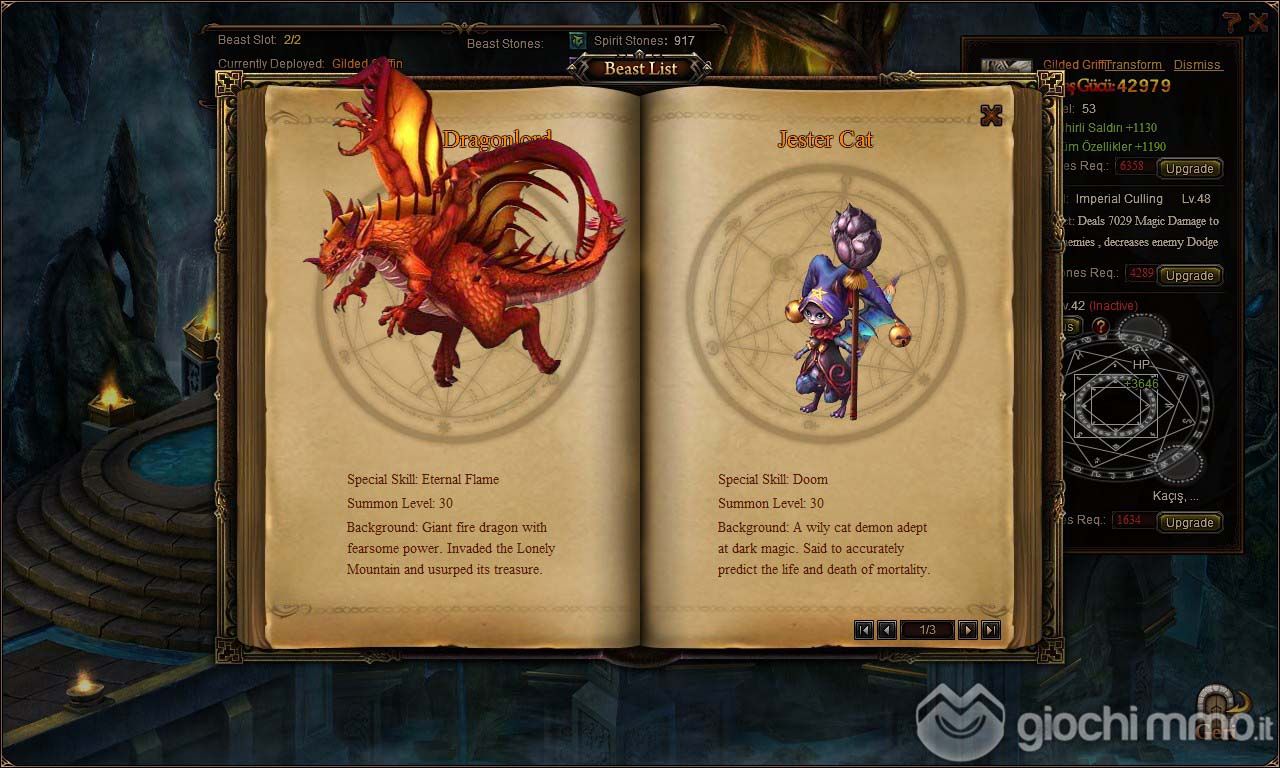Dismiss the deployed Gilded Griffin
This screenshot has height=768, width=1280.
coord(1197,65)
